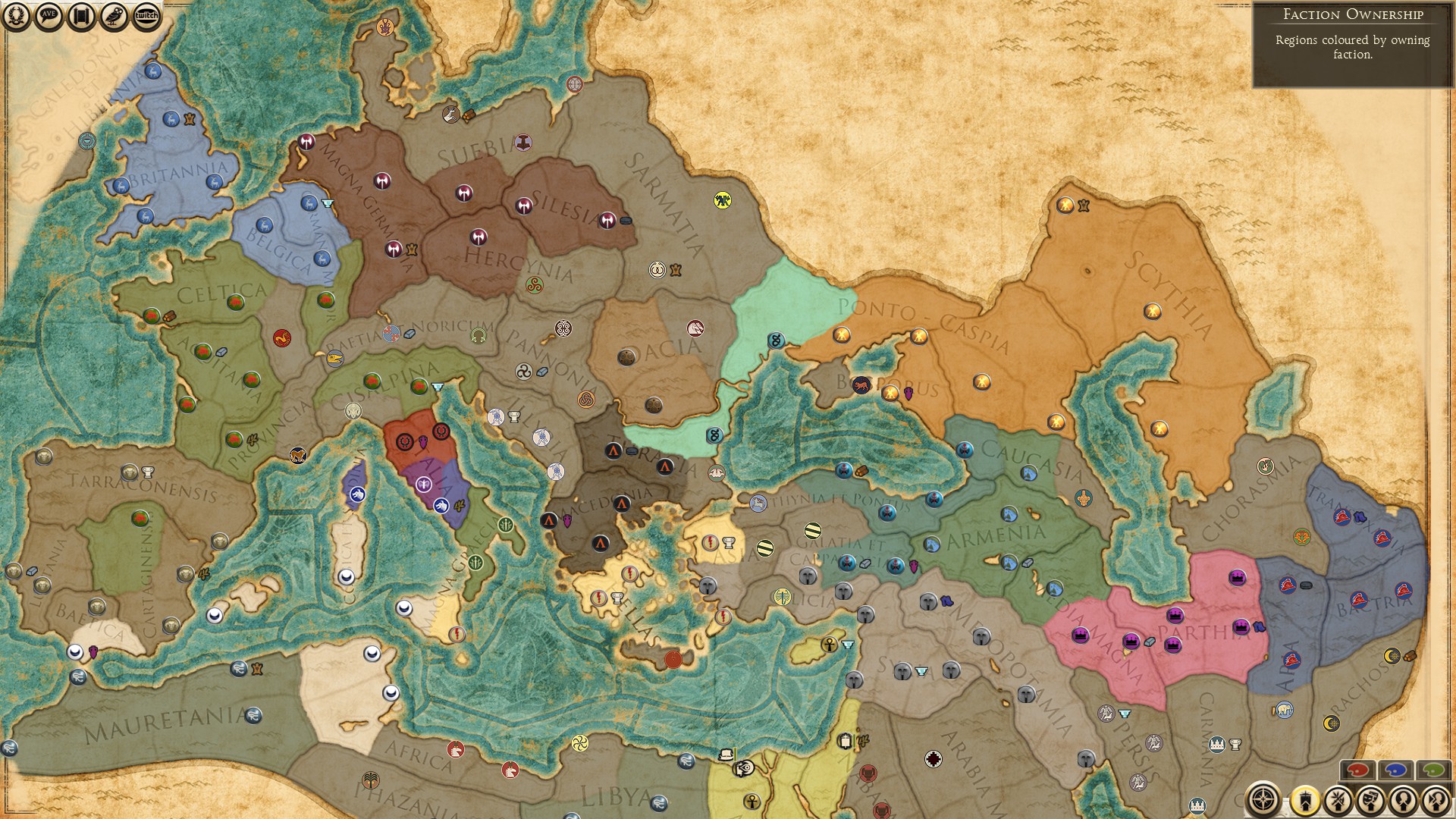
Task: Click the compass rose map button
Action: (x=1263, y=799)
